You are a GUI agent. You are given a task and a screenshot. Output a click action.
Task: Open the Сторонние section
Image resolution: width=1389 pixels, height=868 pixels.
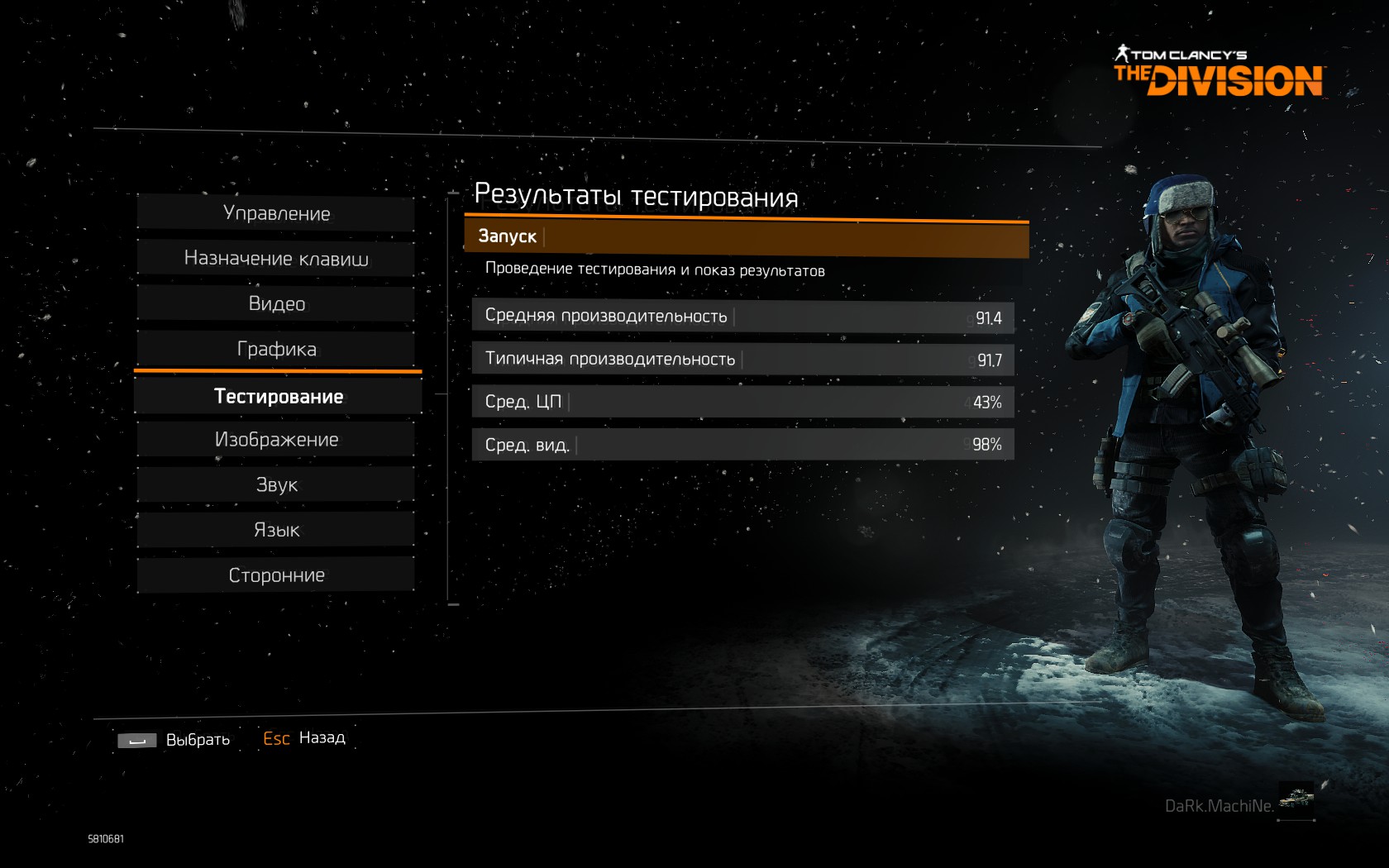(276, 575)
